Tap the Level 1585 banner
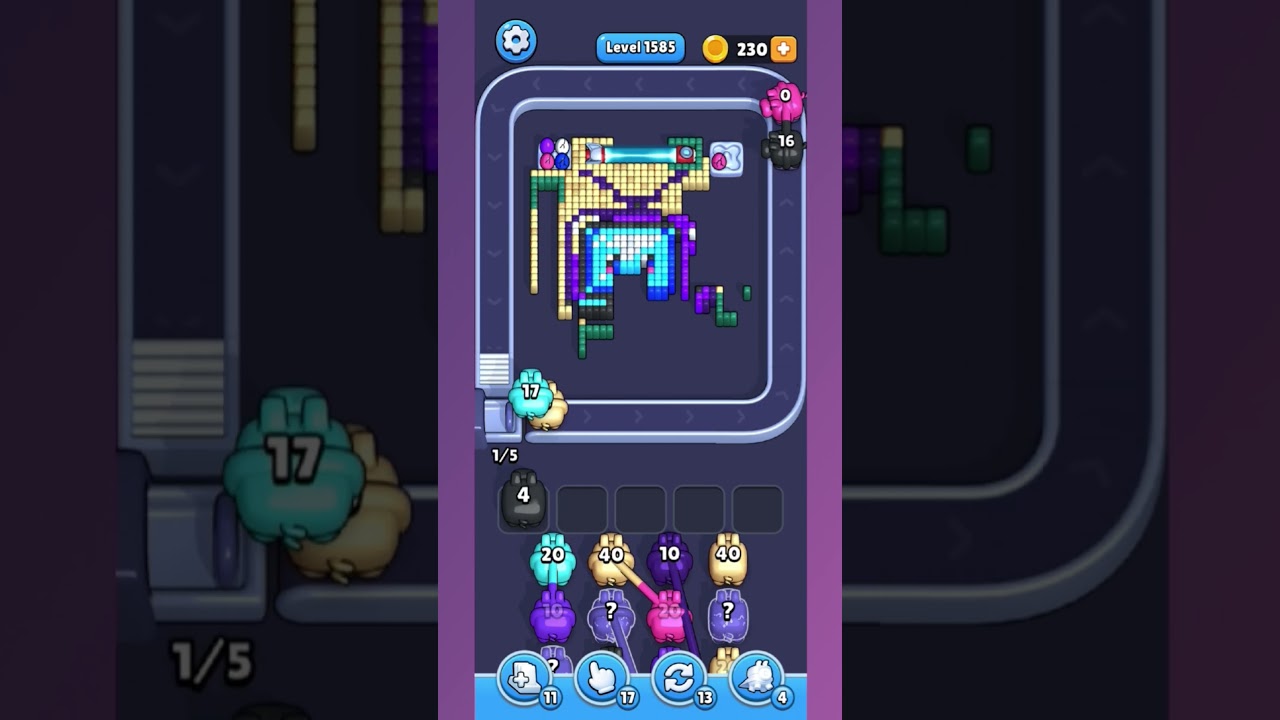Image resolution: width=1280 pixels, height=720 pixels. (639, 46)
